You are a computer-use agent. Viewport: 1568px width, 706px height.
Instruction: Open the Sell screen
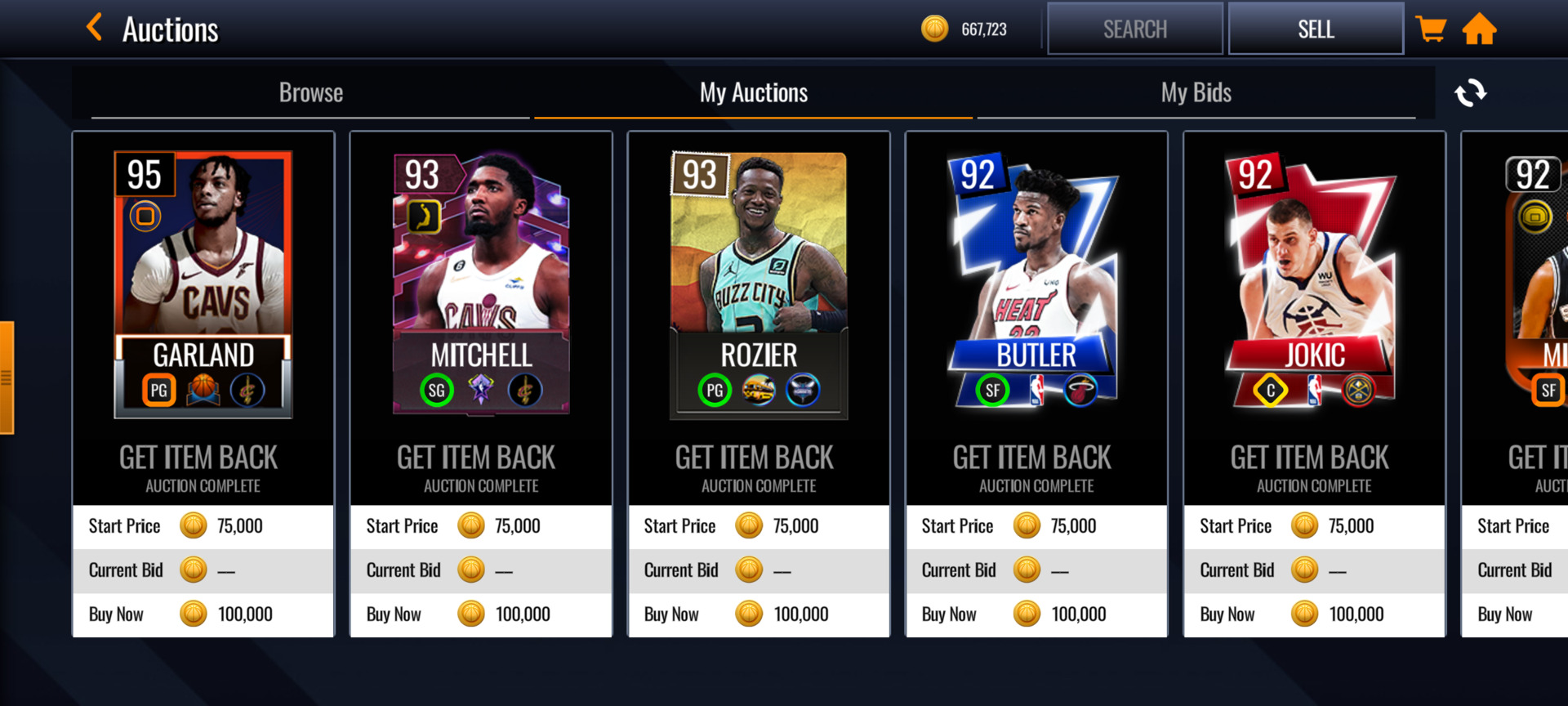coord(1315,29)
